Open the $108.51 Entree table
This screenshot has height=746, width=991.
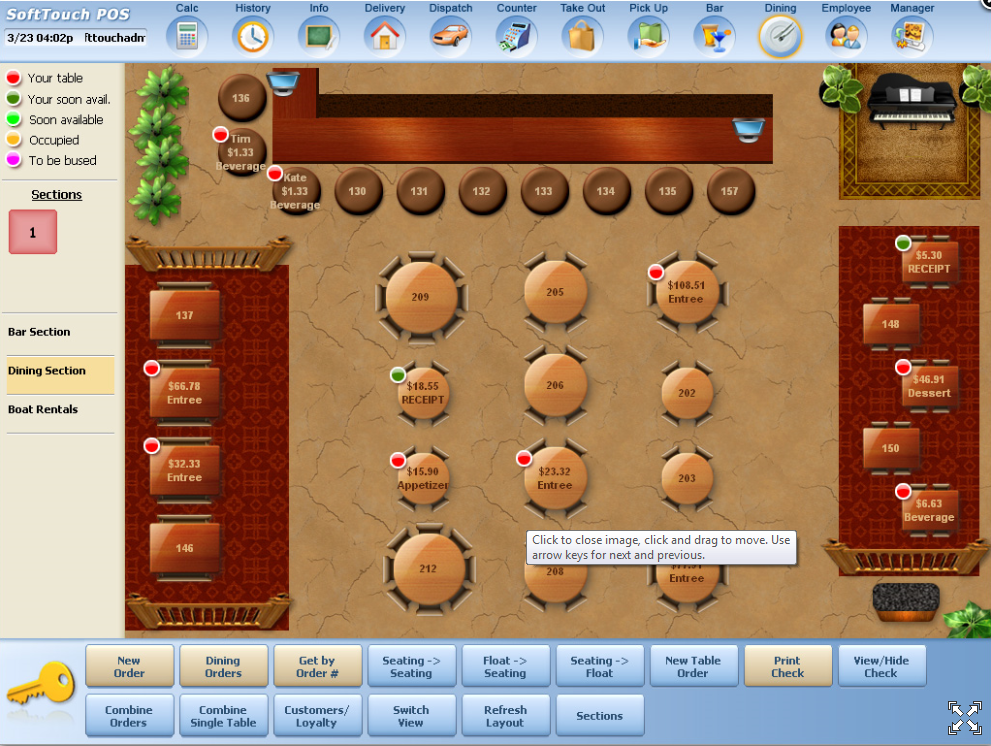(686, 292)
